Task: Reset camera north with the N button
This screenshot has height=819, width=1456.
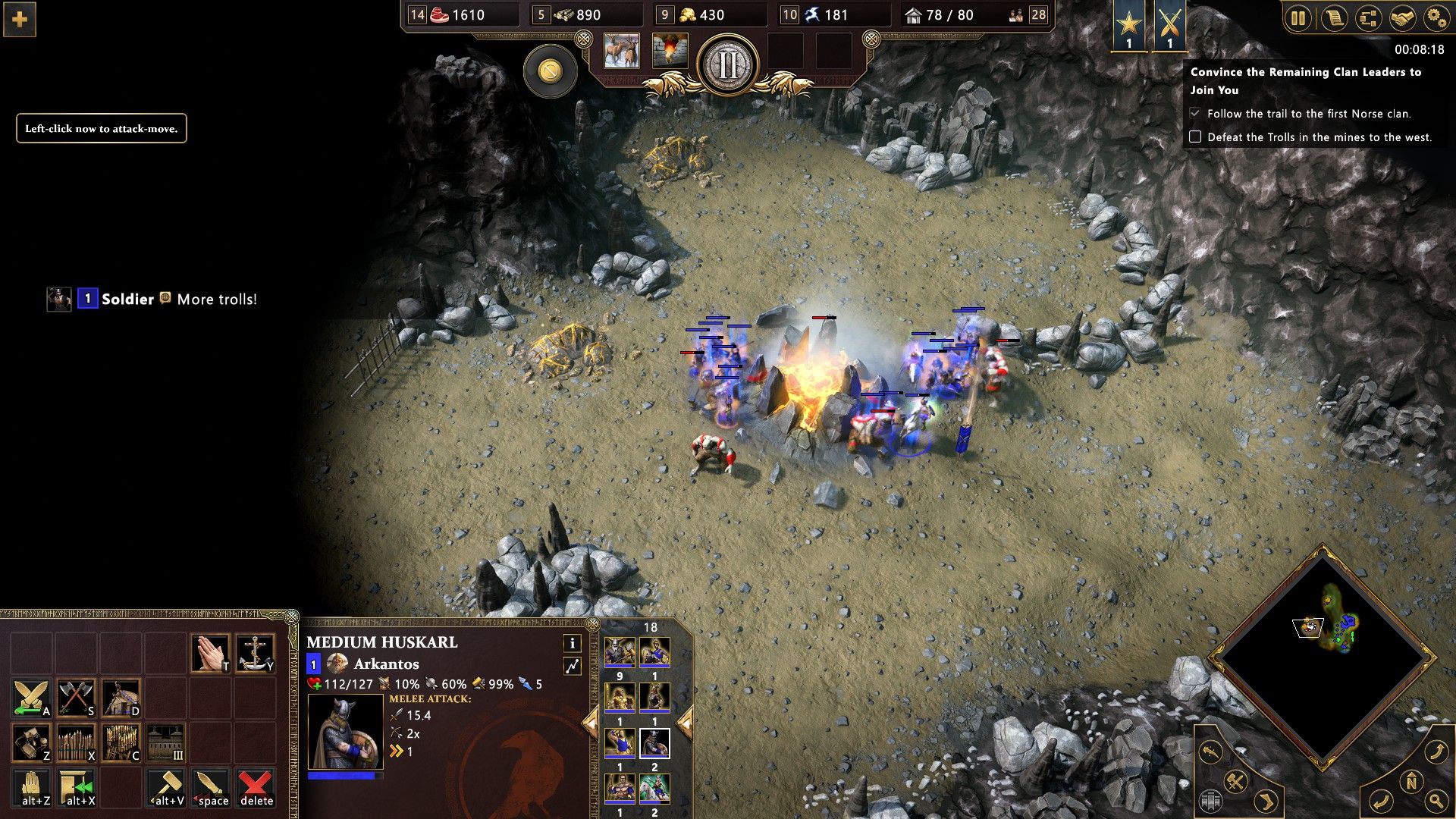Action: (1411, 782)
